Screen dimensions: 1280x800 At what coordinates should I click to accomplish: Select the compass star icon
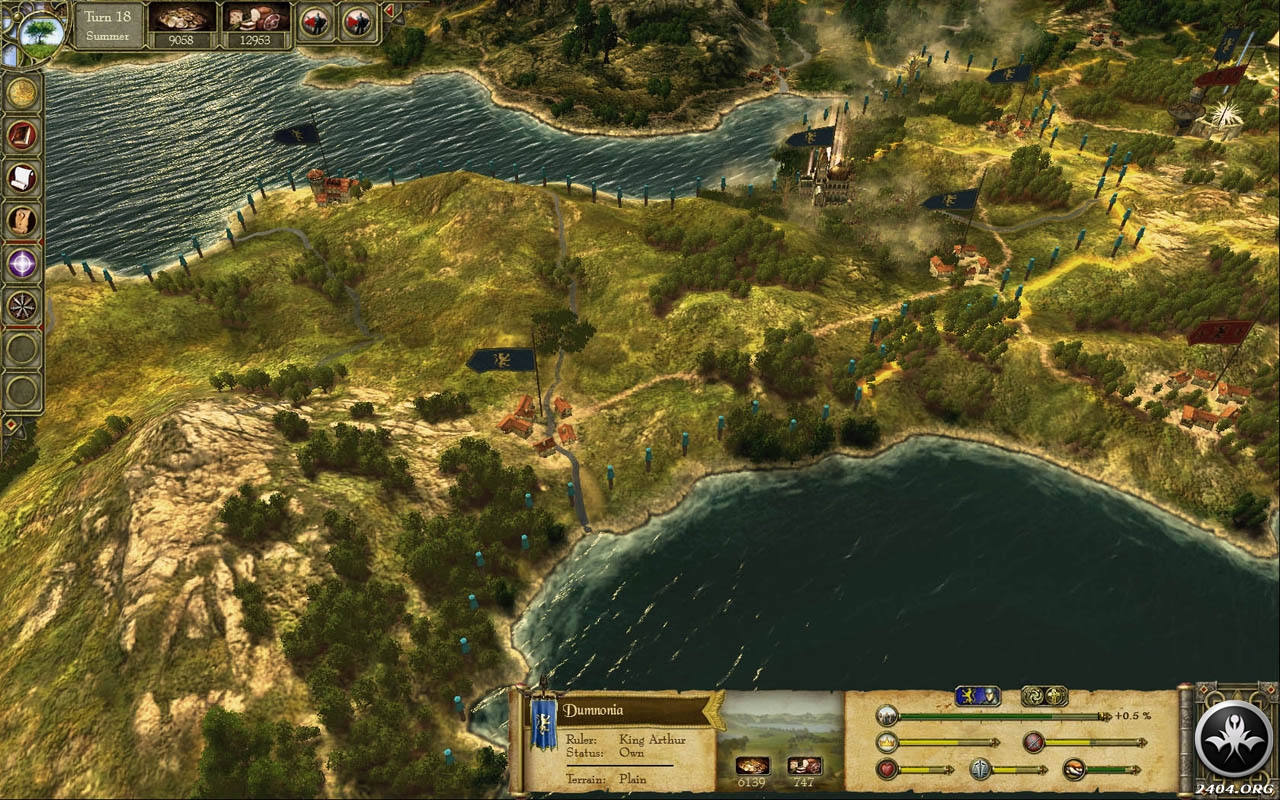point(21,306)
